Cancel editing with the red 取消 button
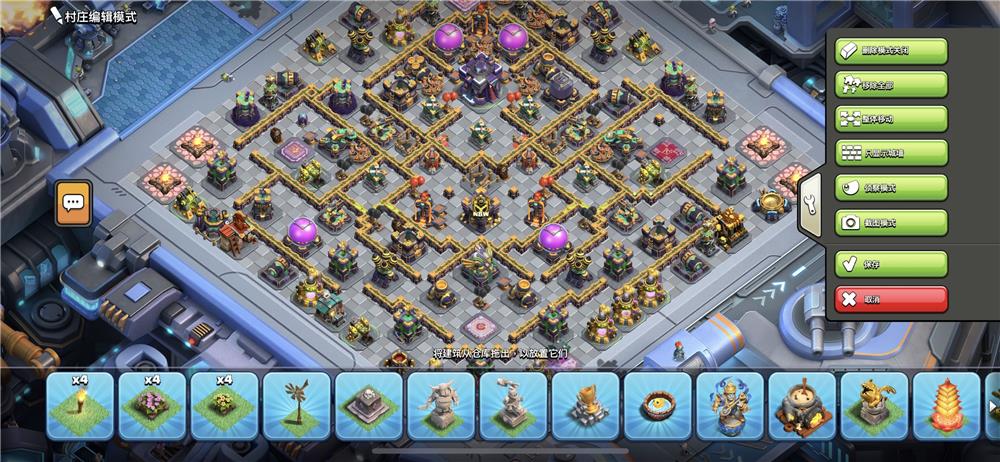The image size is (1000, 462). point(890,298)
